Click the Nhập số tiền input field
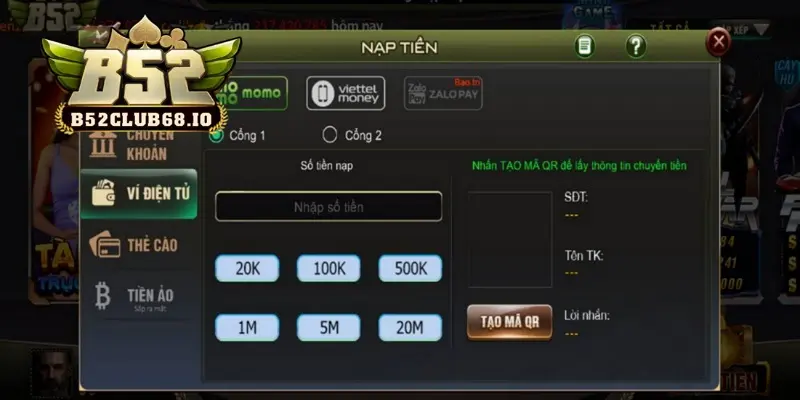 click(328, 206)
